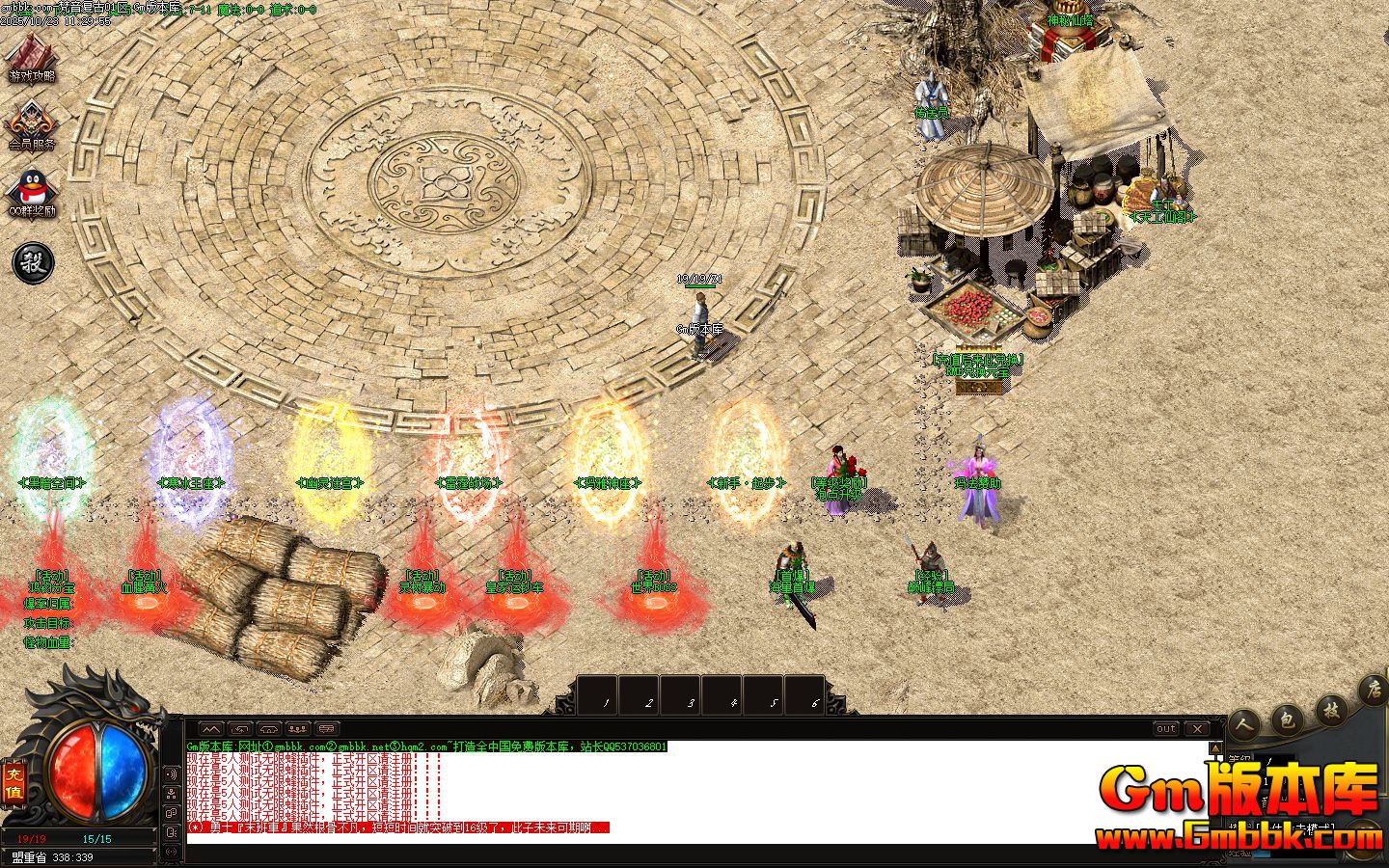Toggle the sound-wave chat channel button
Viewport: 1389px width, 868px height.
(173, 773)
